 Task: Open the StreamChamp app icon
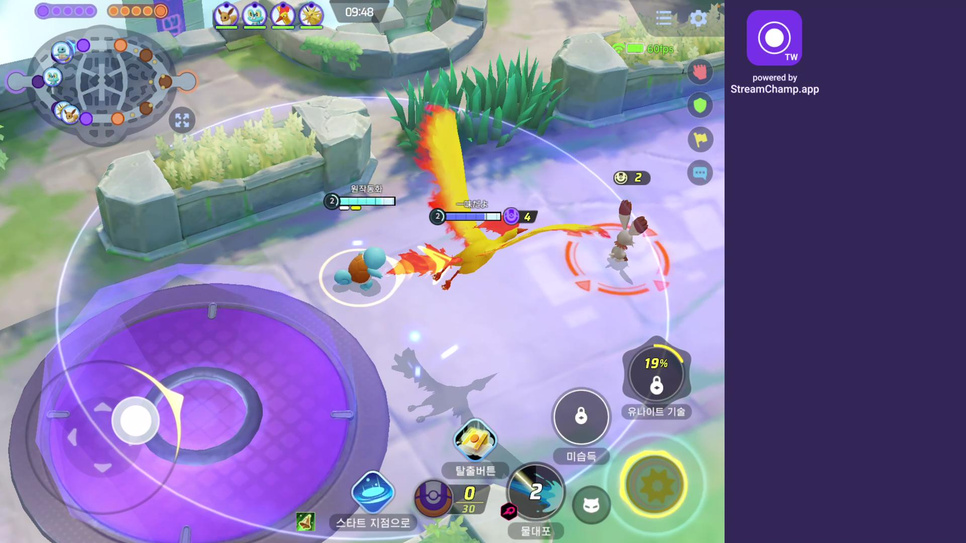coord(774,38)
